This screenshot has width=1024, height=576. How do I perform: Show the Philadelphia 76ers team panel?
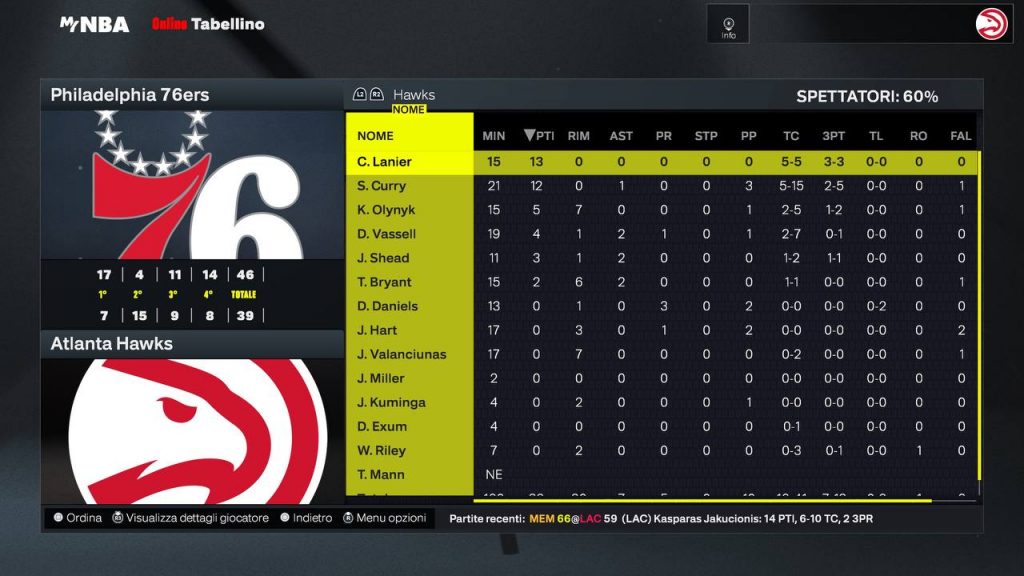coord(130,96)
